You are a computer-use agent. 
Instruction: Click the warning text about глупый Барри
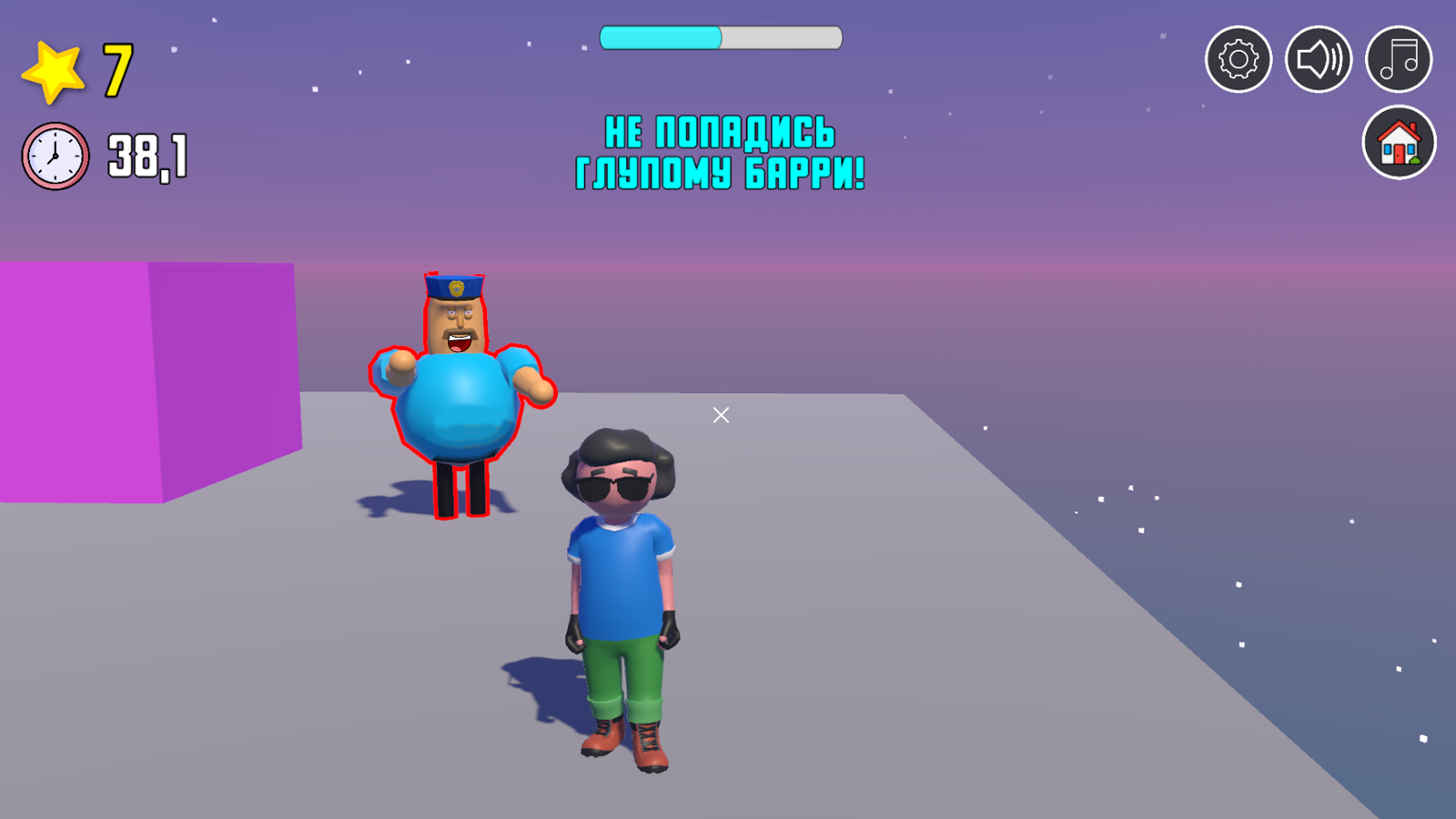721,150
